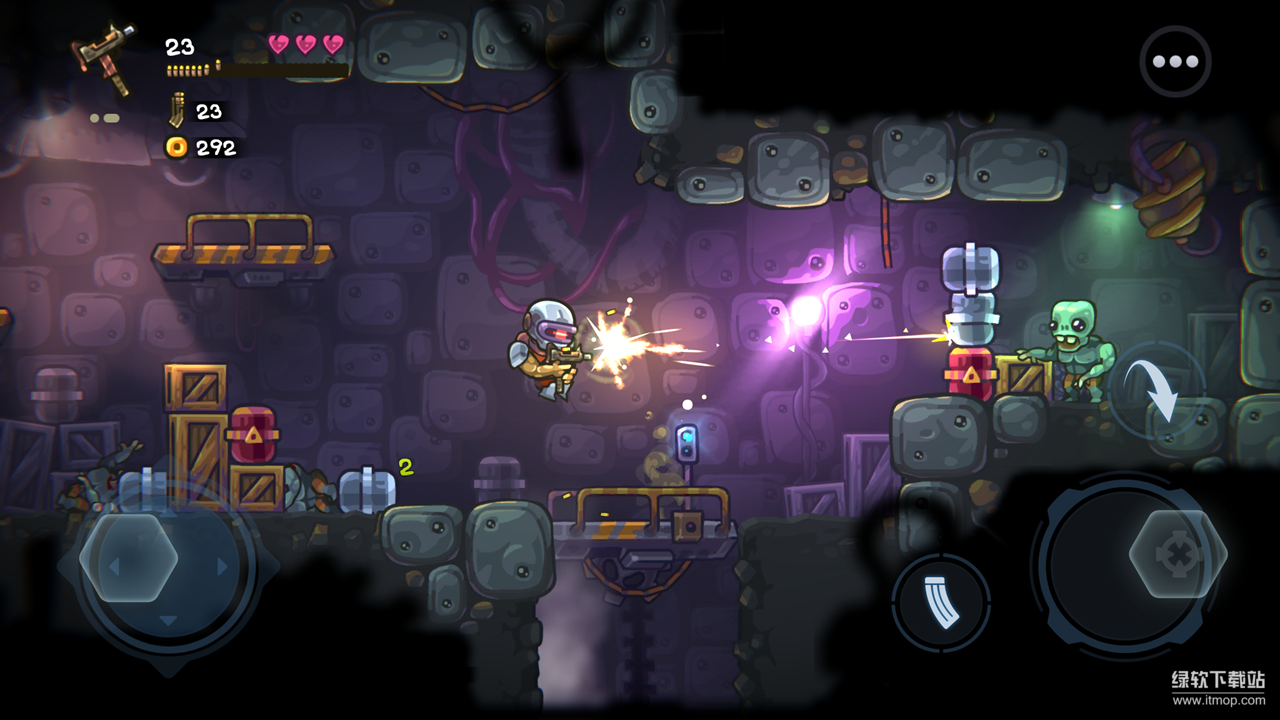Tap the crosshair fire joystick
This screenshot has width=1280, height=720.
(1177, 553)
